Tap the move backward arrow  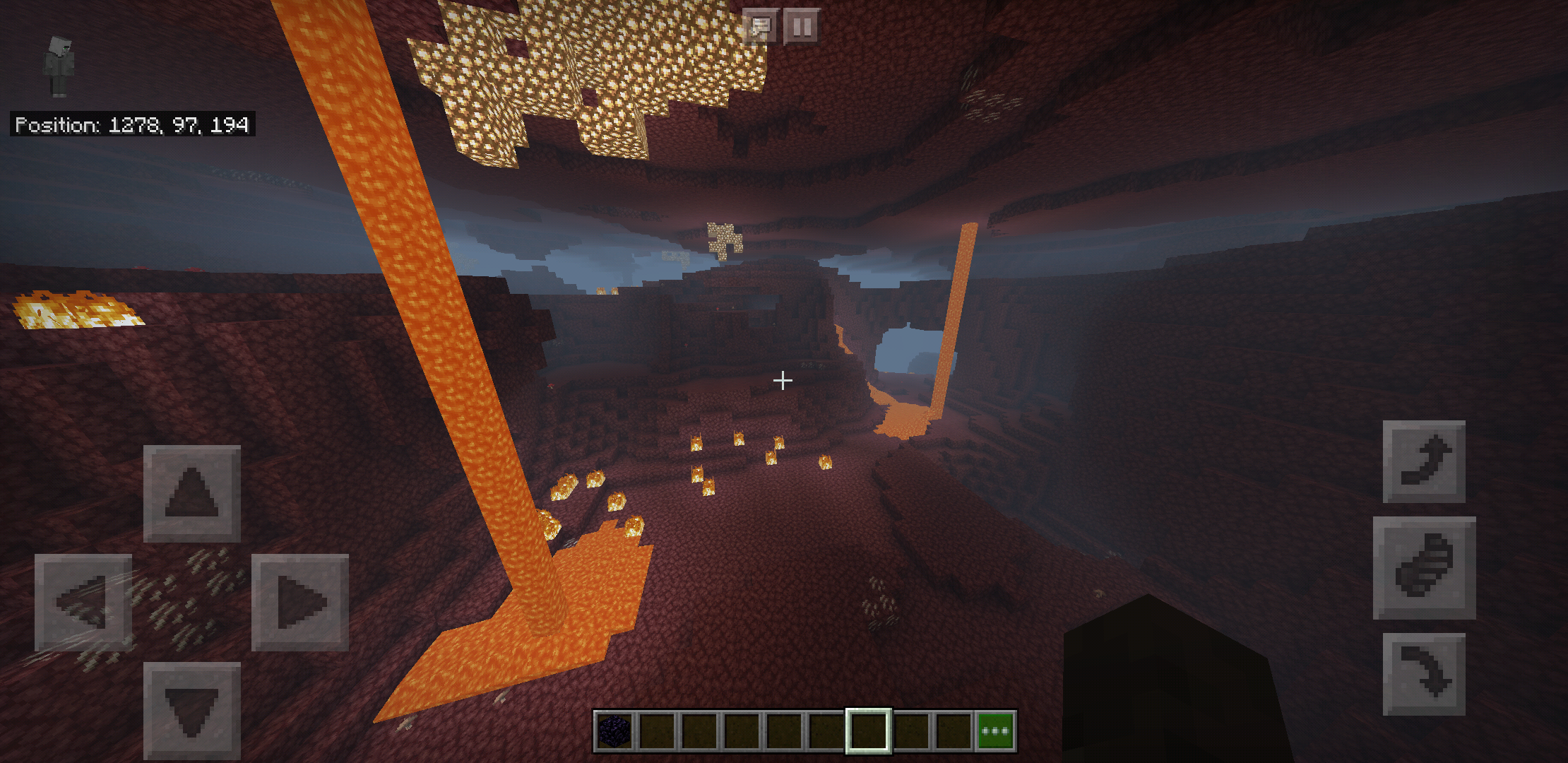point(191,710)
